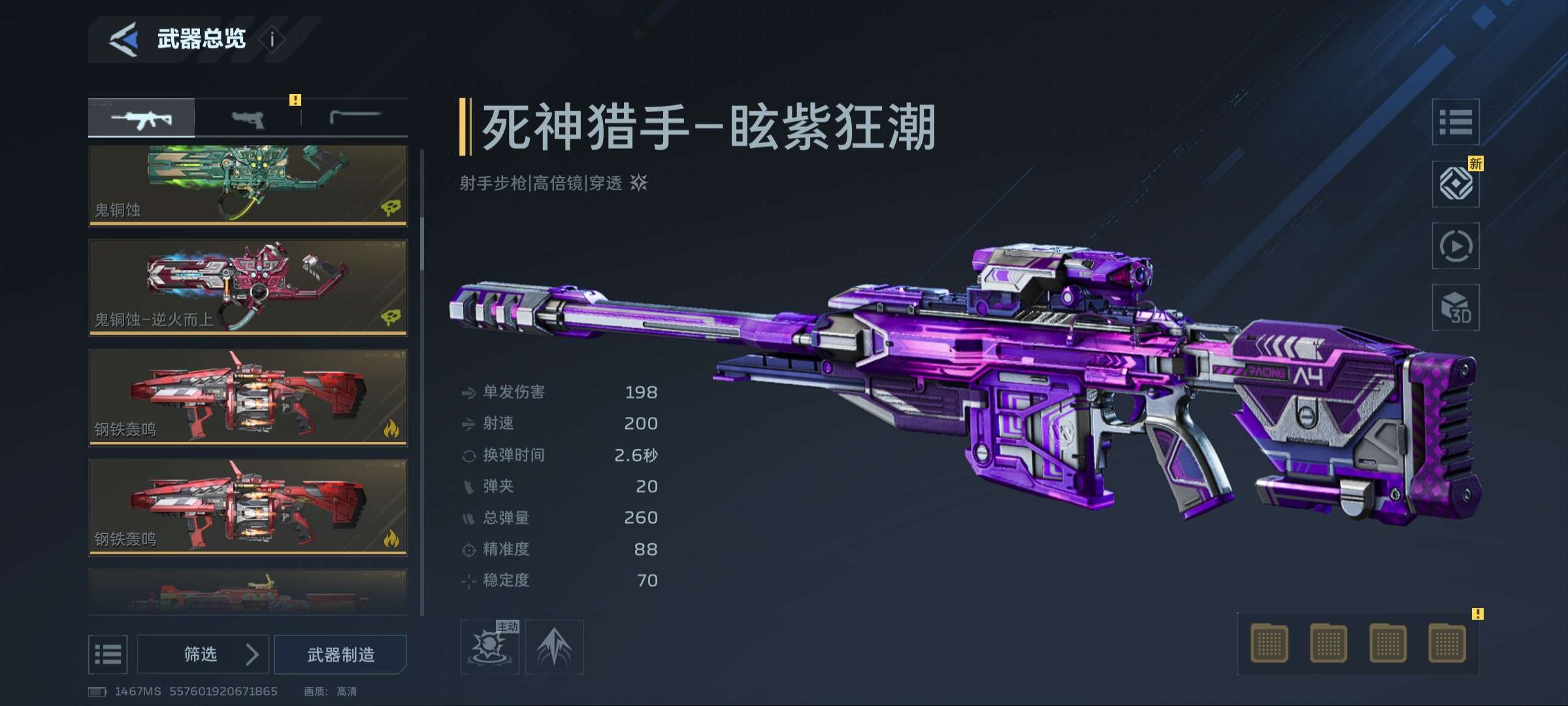Play the weapon preview video

1456,246
